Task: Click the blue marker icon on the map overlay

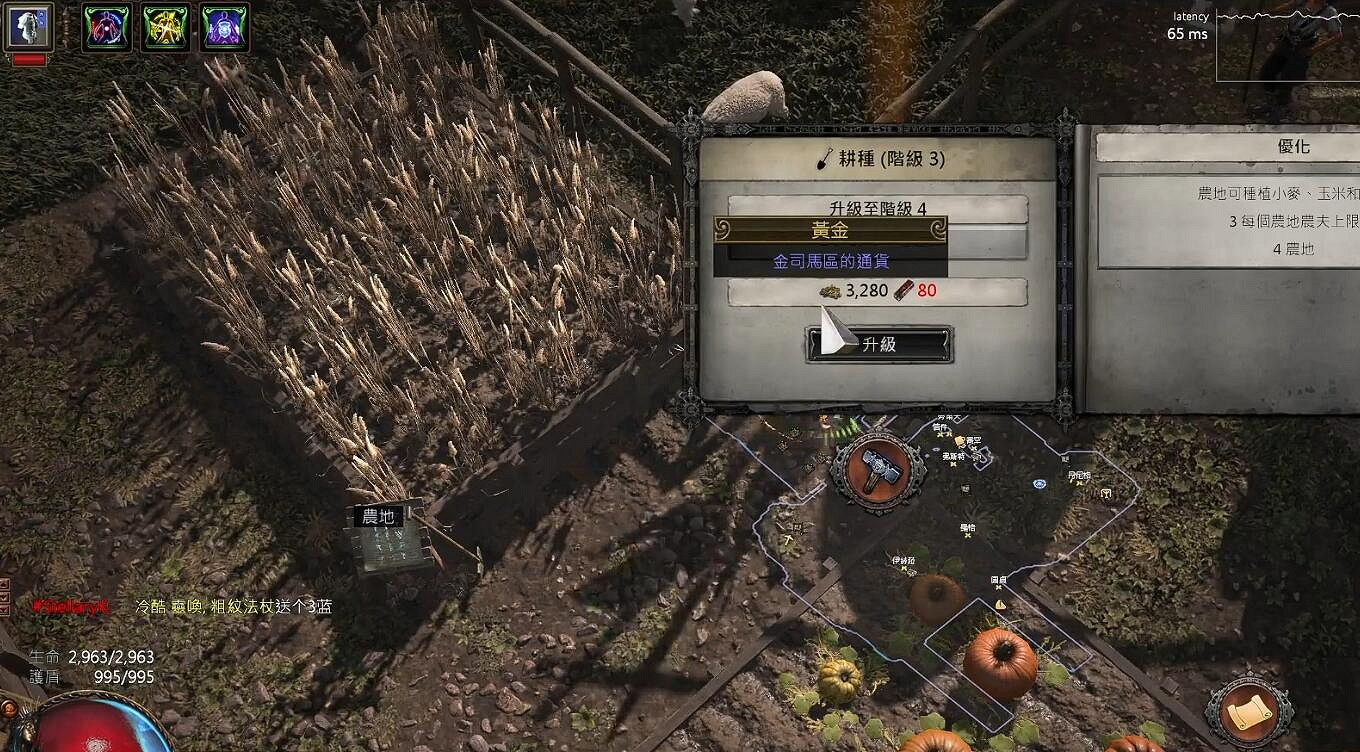Action: 1039,483
